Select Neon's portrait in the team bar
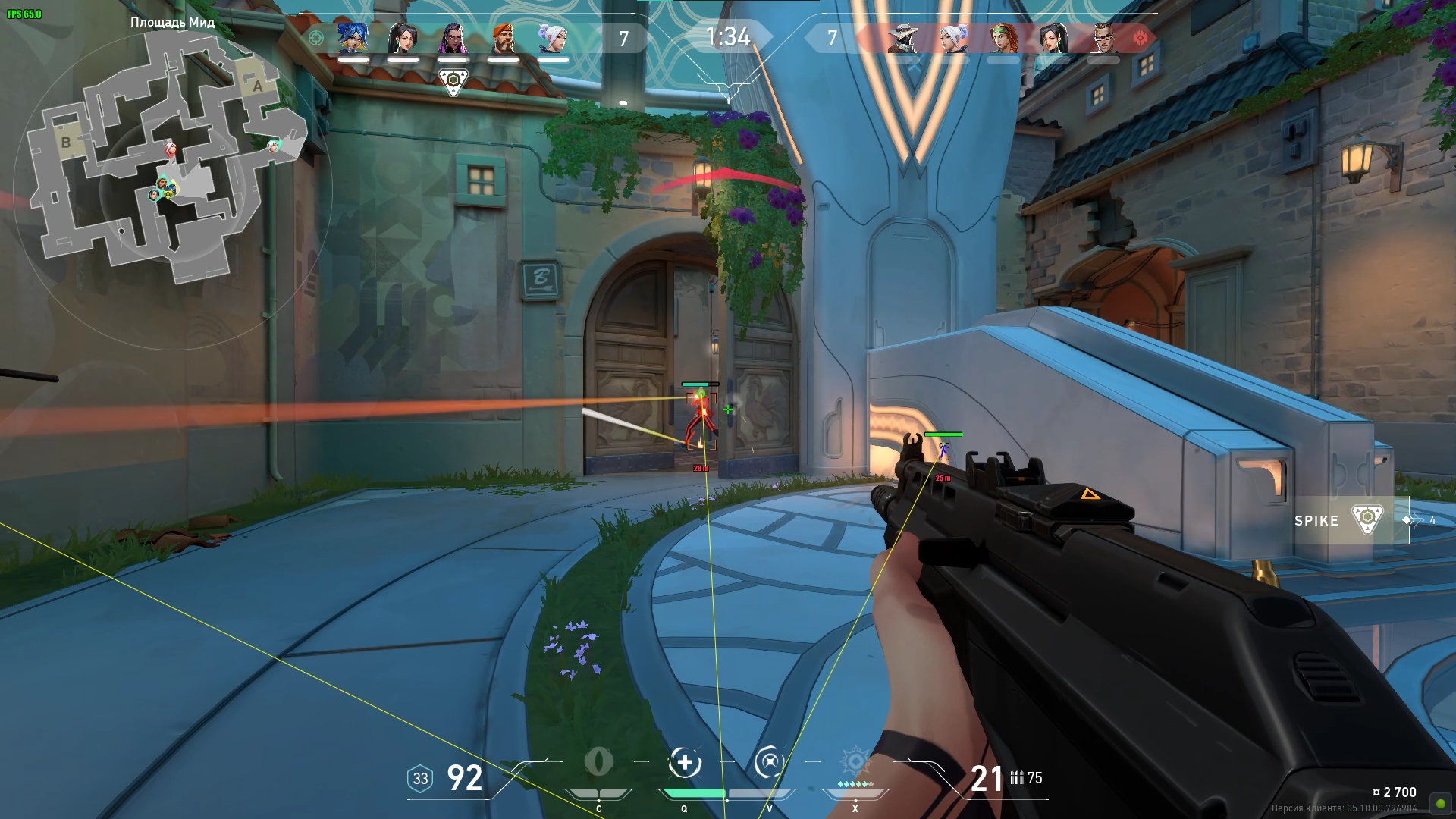The height and width of the screenshot is (819, 1456). point(353,38)
